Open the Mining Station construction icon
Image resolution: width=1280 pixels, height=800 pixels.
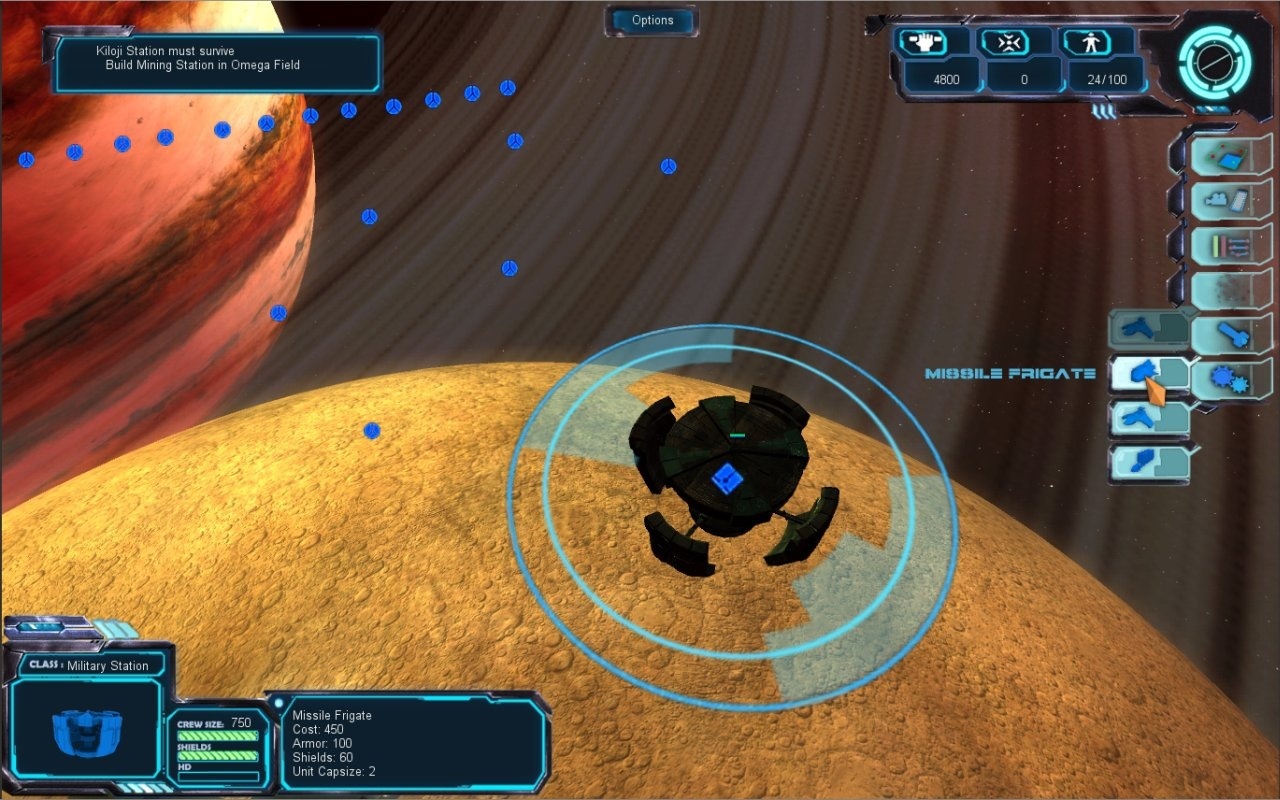1231,156
